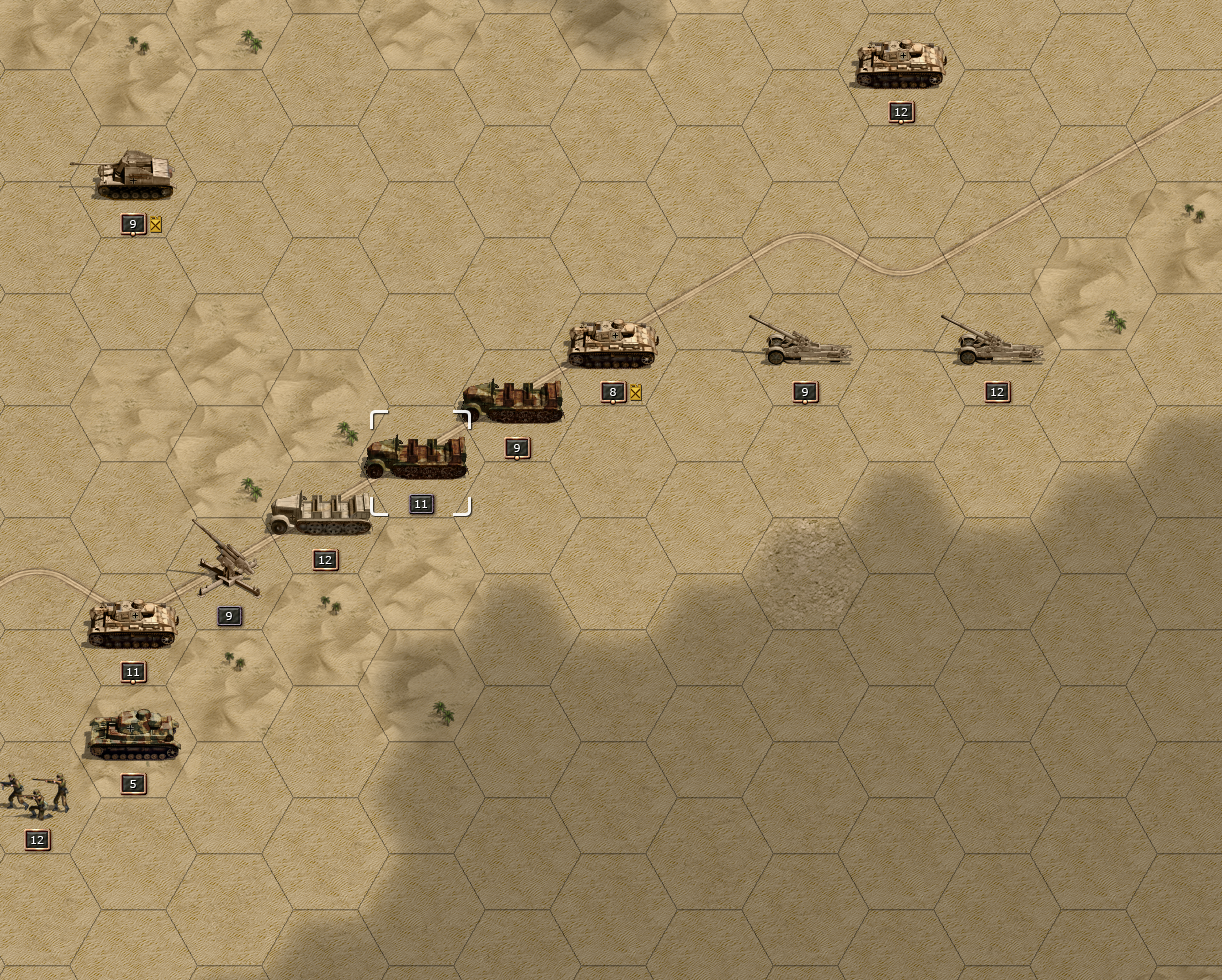Screen dimensions: 1222x980
Task: Select the infantry squad with strength 12
Action: tap(36, 793)
